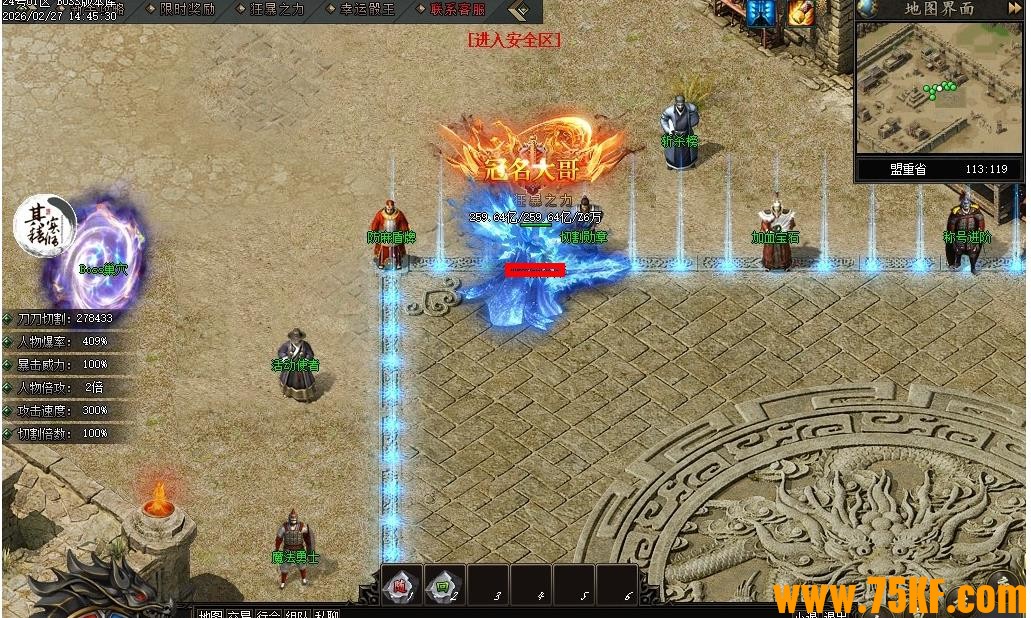Image resolution: width=1031 pixels, height=618 pixels.
Task: Click on the minimap town view
Action: coord(939,88)
